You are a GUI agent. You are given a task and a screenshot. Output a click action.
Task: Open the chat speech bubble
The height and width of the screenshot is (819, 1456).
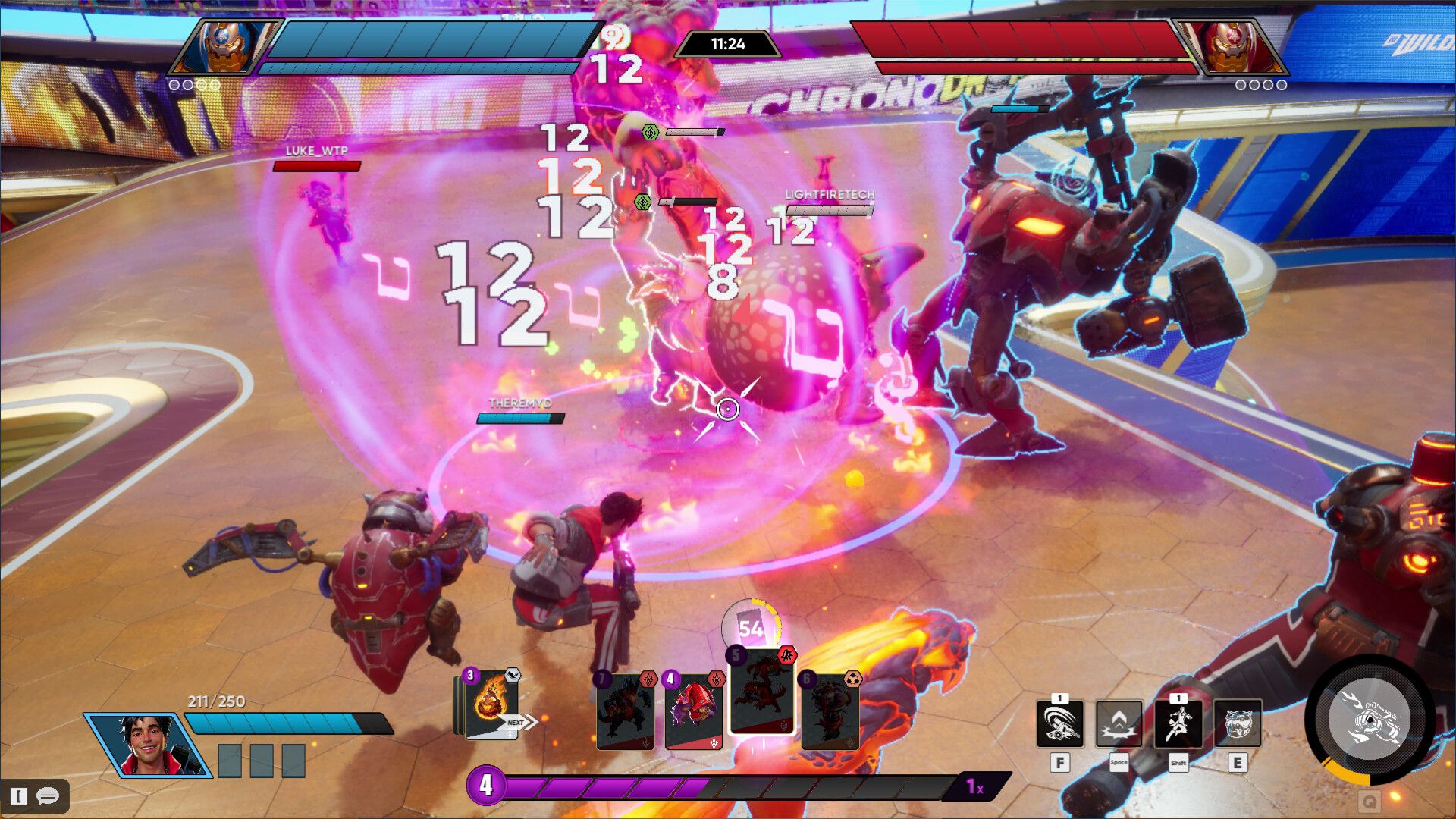47,795
